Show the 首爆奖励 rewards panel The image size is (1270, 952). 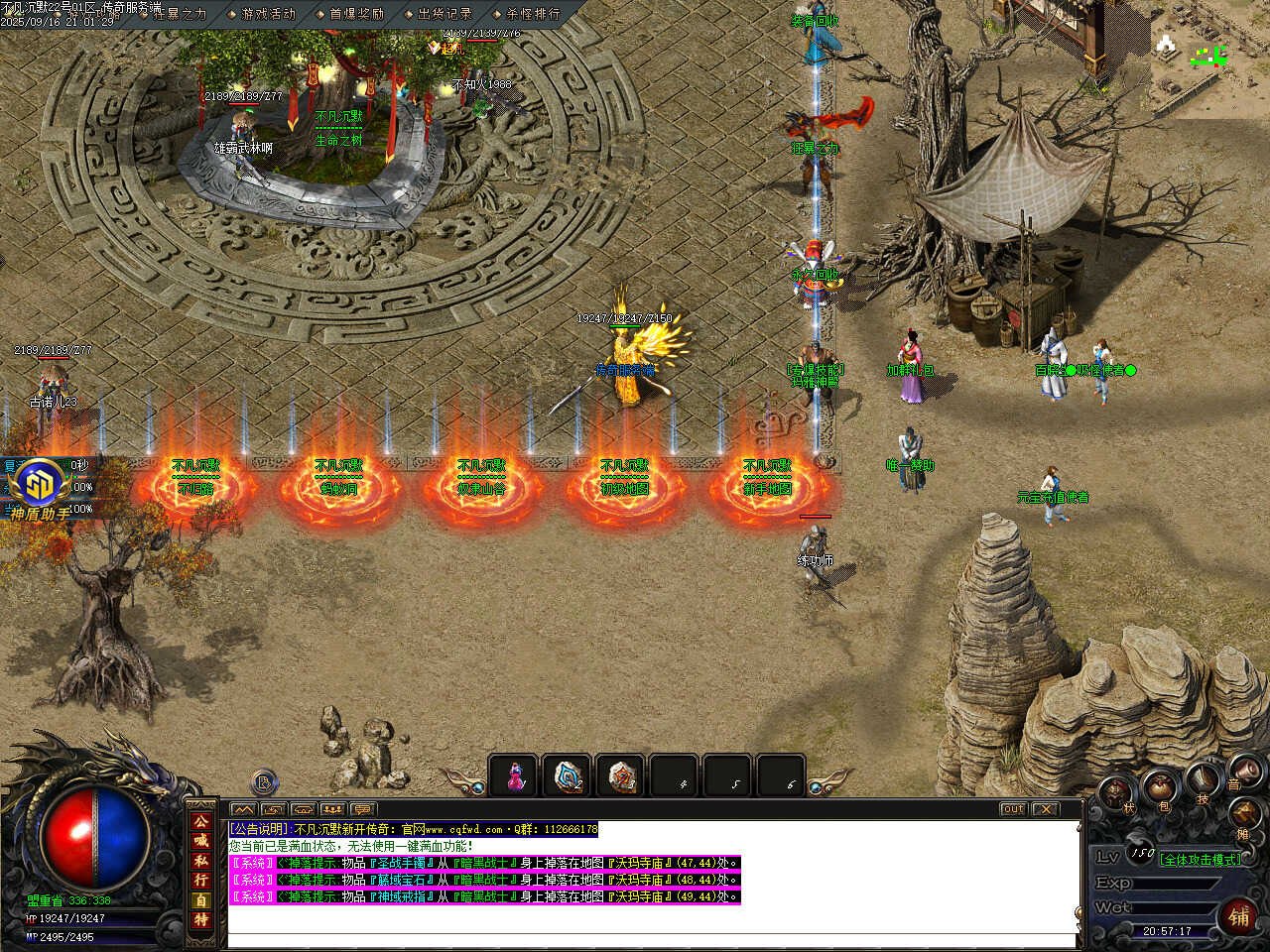point(356,14)
